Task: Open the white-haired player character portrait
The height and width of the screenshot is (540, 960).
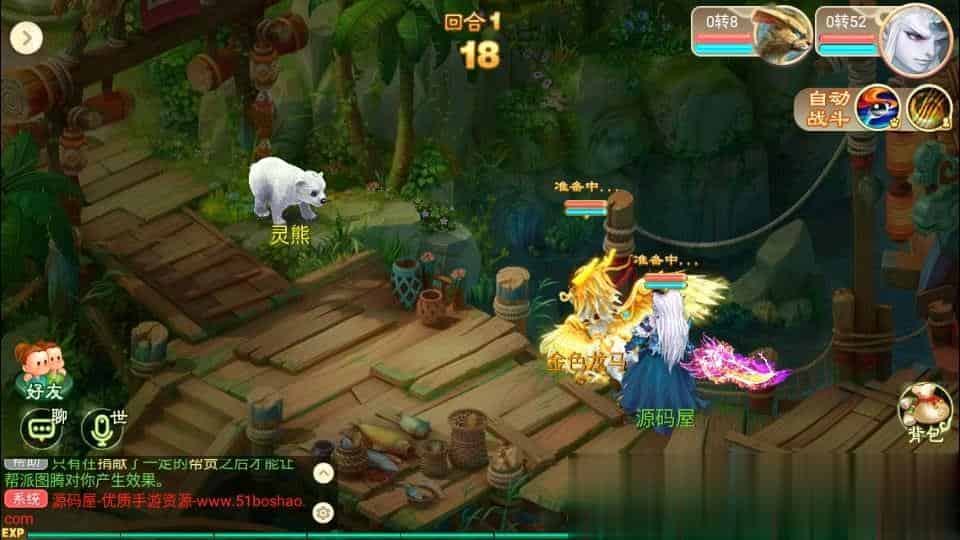Action: [x=914, y=34]
